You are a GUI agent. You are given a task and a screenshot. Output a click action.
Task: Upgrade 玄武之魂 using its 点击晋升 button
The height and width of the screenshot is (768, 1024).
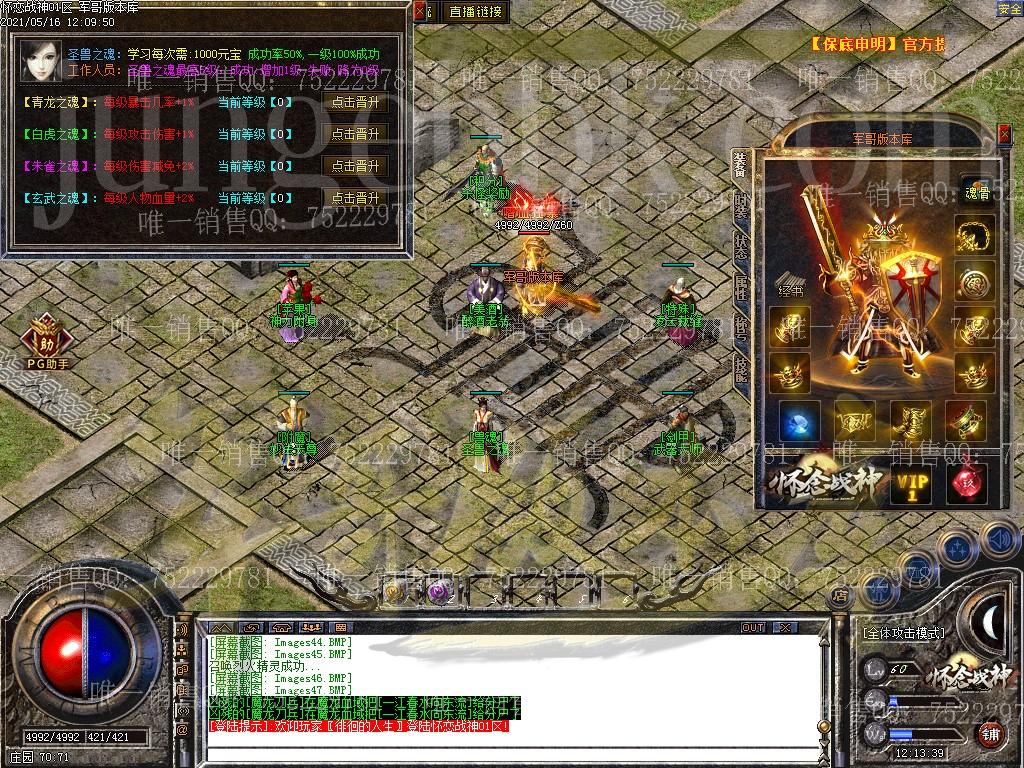point(355,198)
